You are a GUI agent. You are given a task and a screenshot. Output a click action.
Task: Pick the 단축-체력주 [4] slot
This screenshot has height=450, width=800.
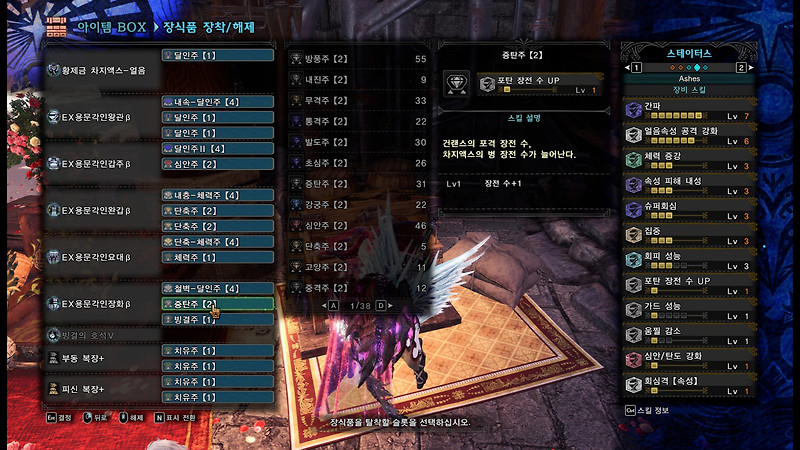[x=216, y=242]
